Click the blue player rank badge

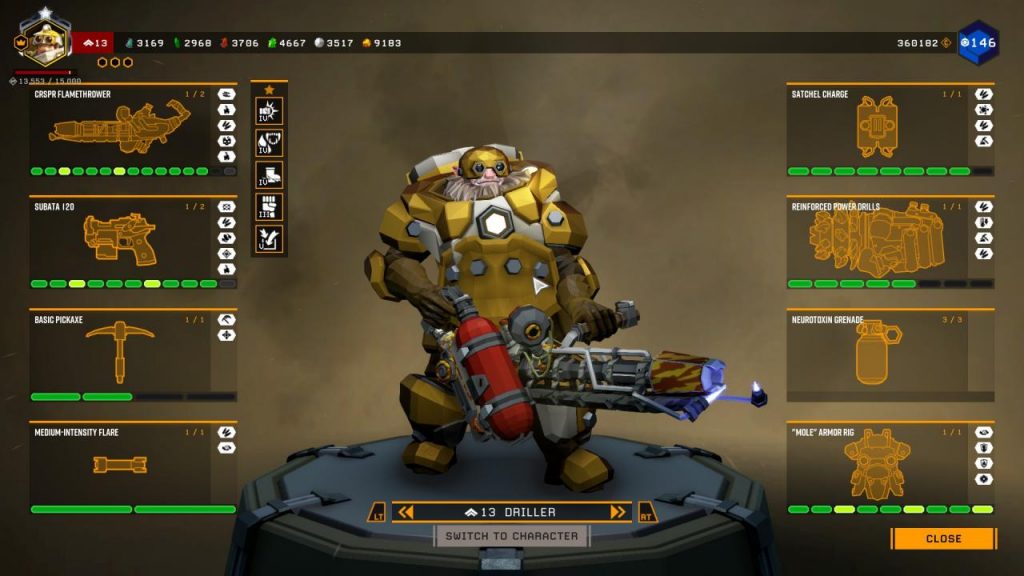point(977,43)
